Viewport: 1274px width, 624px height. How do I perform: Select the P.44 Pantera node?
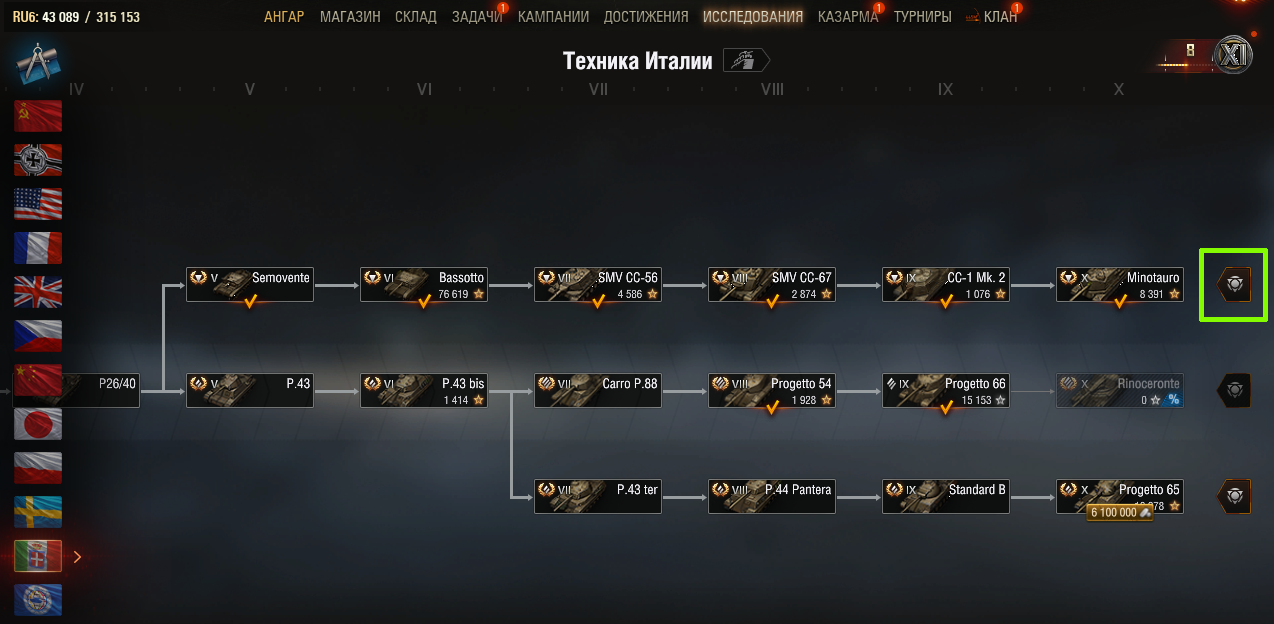point(772,496)
